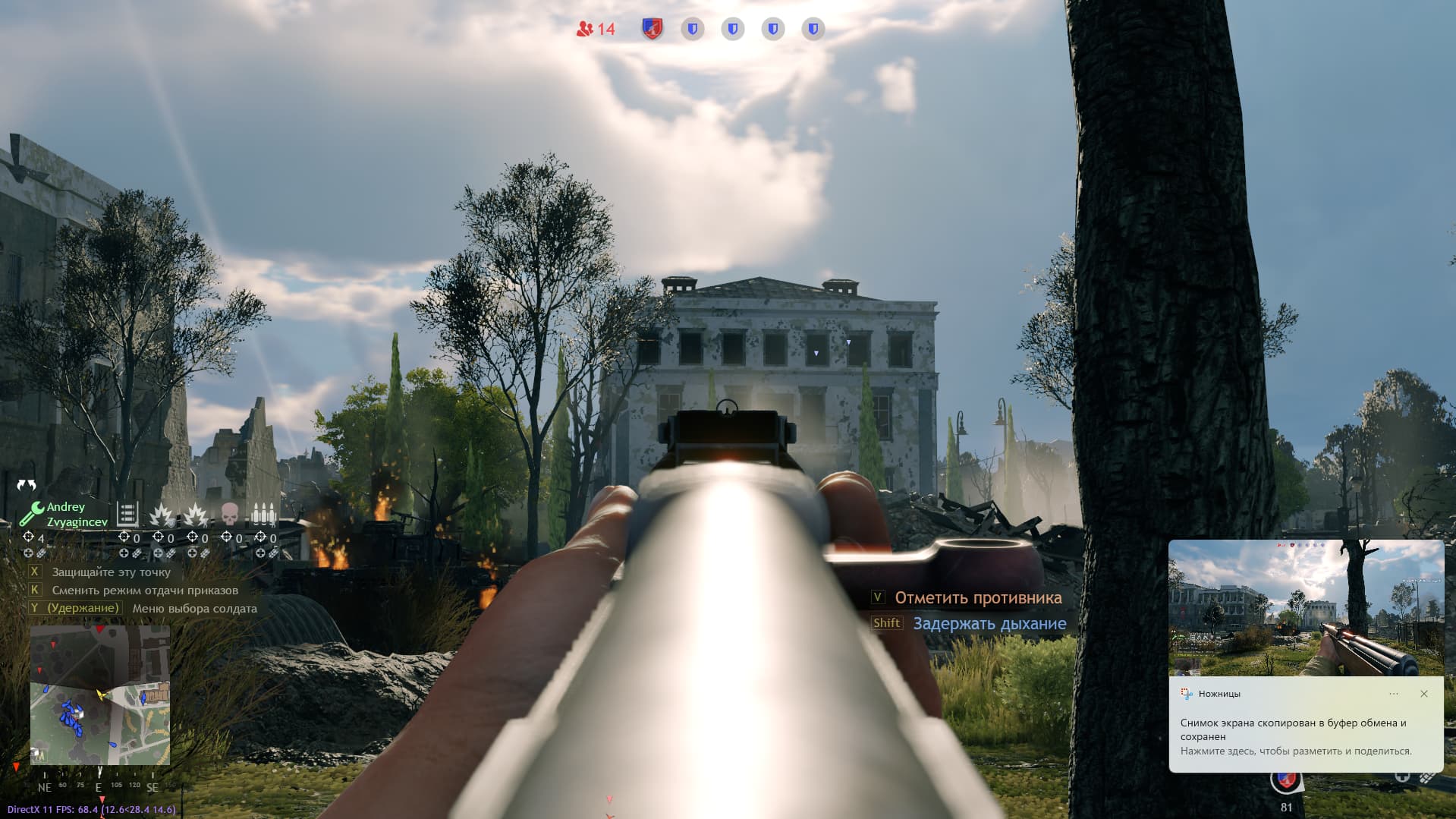Open the notification's three-dot options menu
The height and width of the screenshot is (819, 1456).
point(1393,694)
